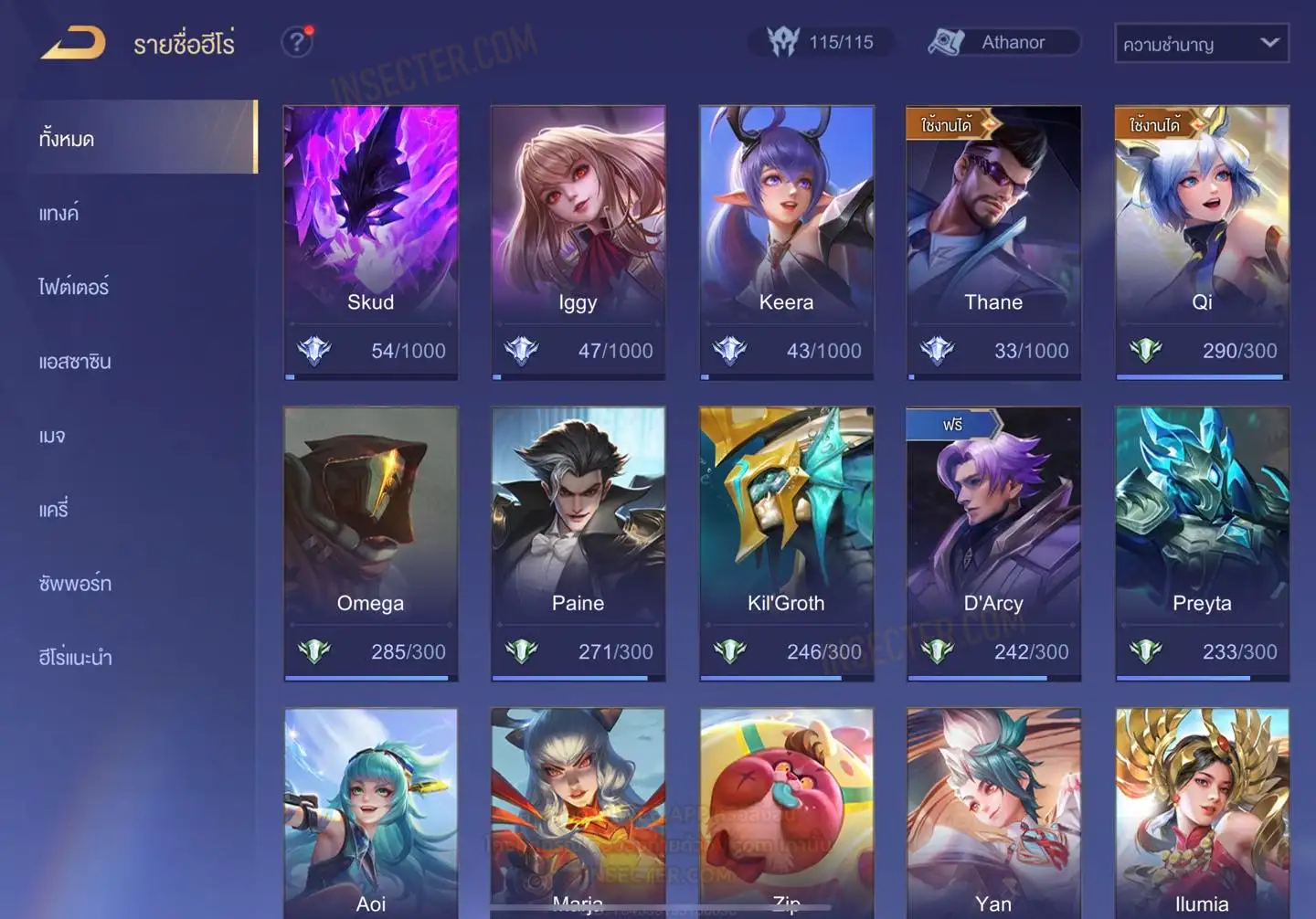Open the Omega hero card
This screenshot has width=1316, height=919.
(371, 543)
